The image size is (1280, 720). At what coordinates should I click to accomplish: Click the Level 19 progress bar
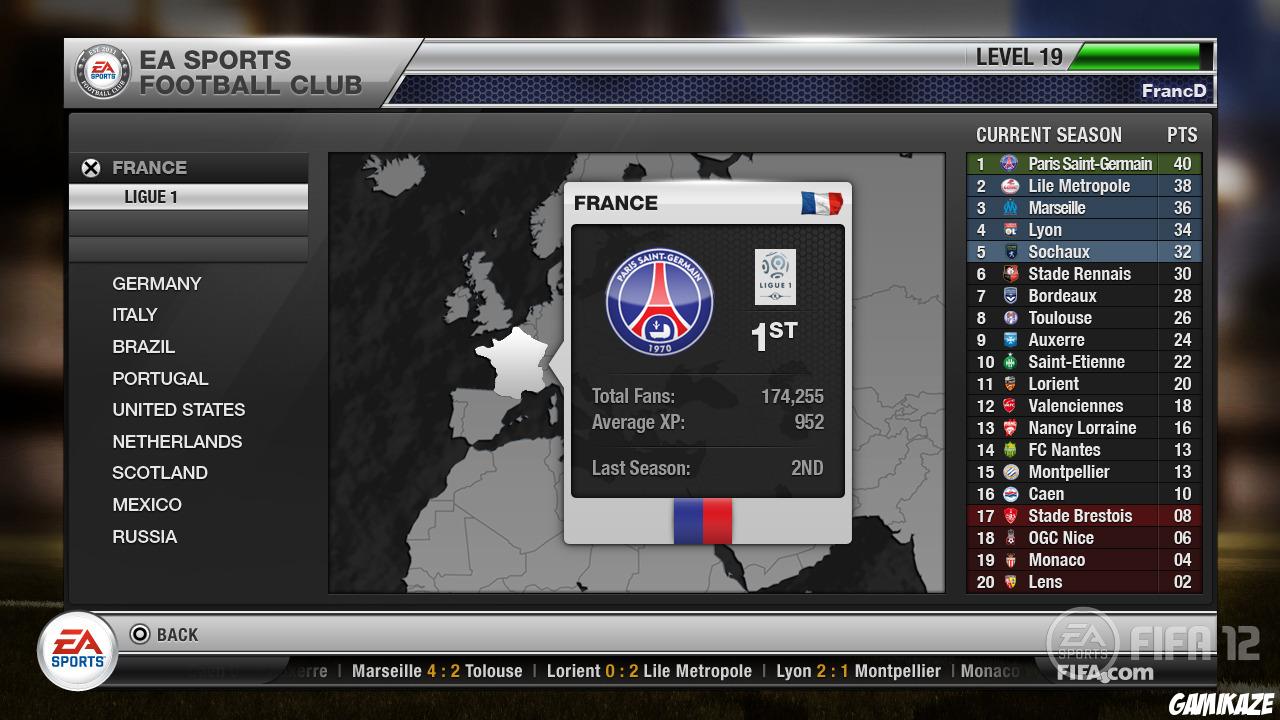pos(1138,57)
